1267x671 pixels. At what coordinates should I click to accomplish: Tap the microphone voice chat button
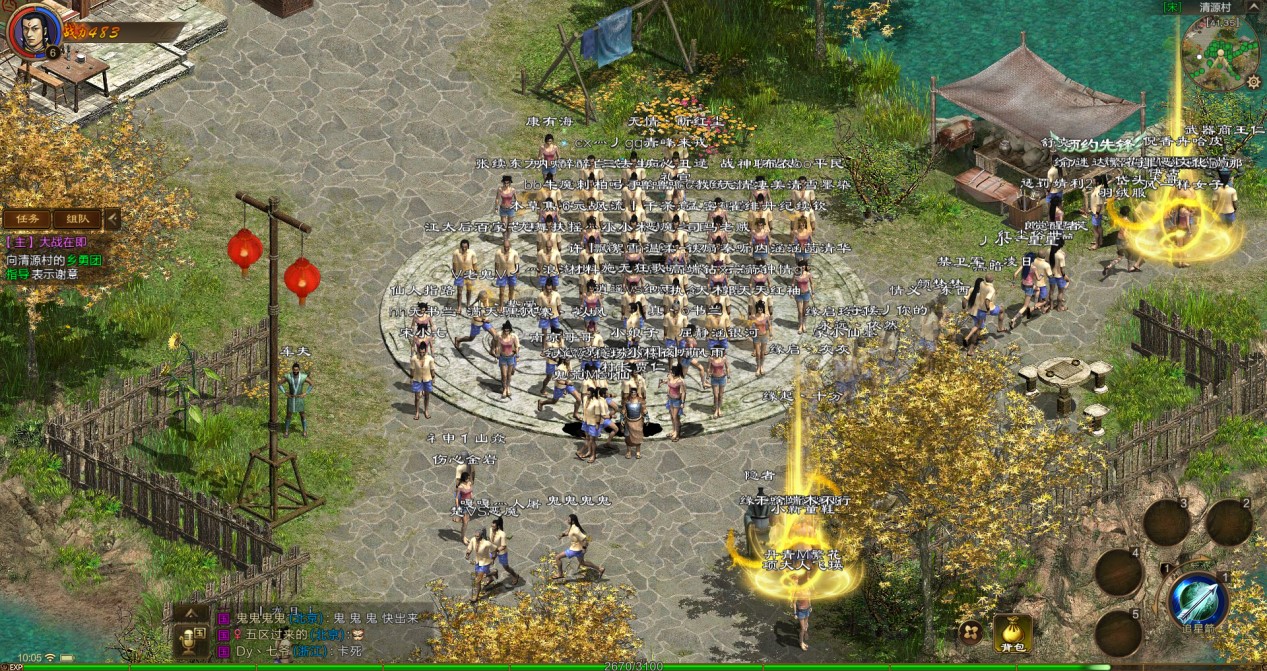click(189, 640)
